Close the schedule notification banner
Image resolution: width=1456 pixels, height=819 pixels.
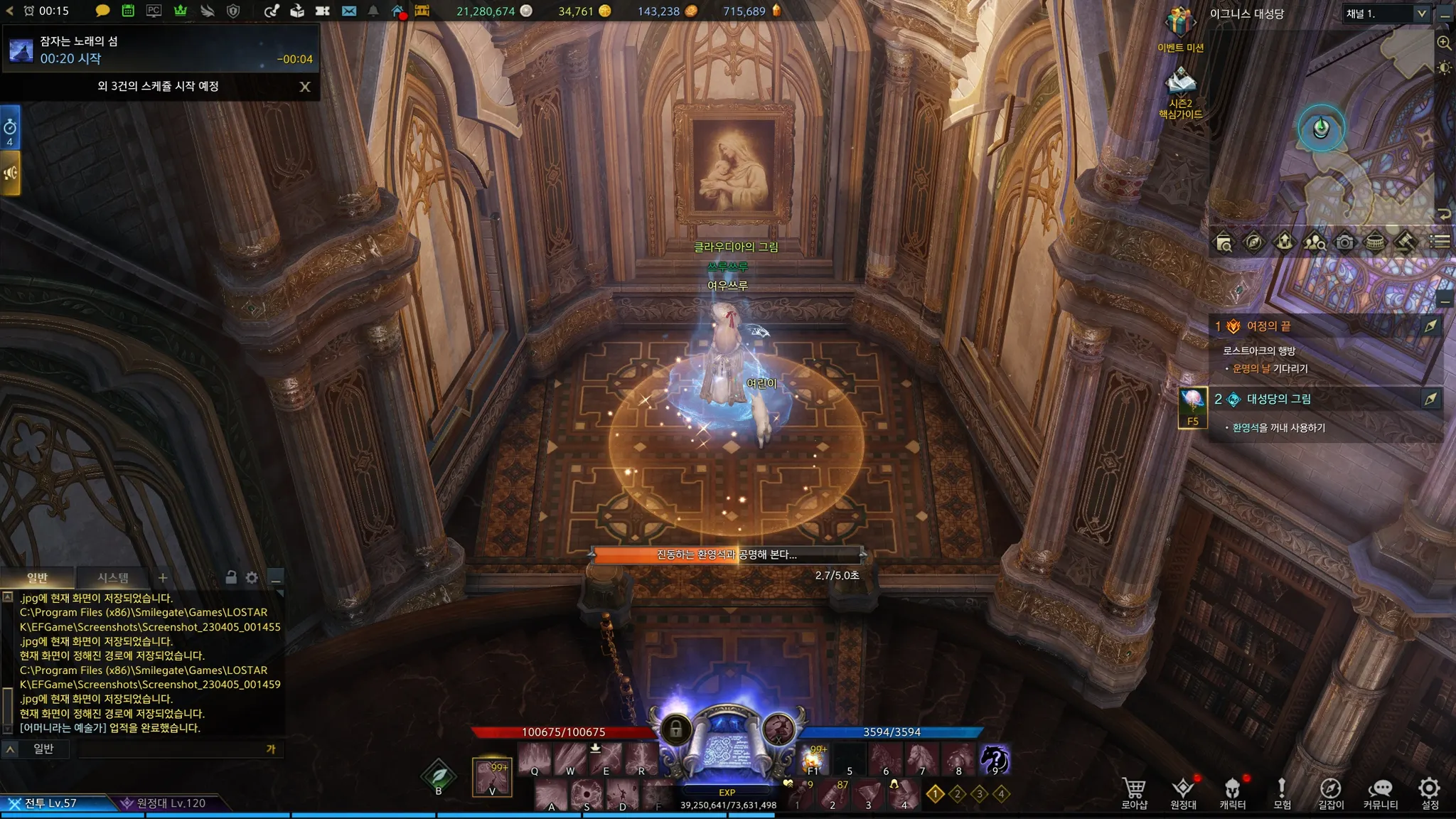[x=305, y=87]
